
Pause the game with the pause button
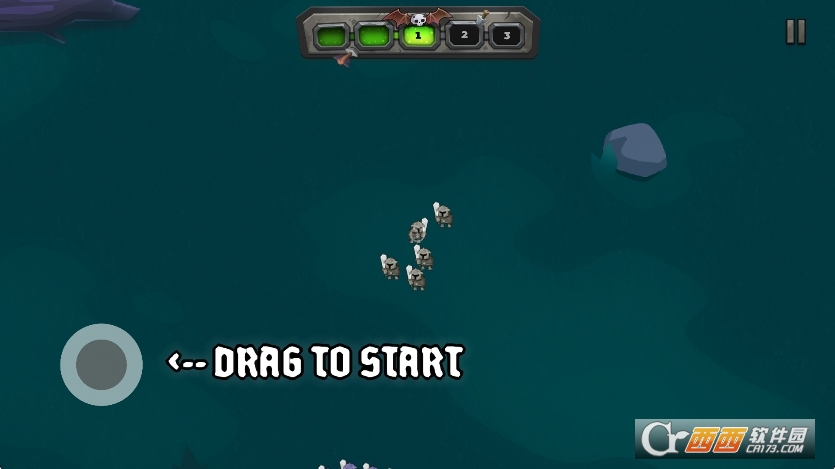click(795, 32)
